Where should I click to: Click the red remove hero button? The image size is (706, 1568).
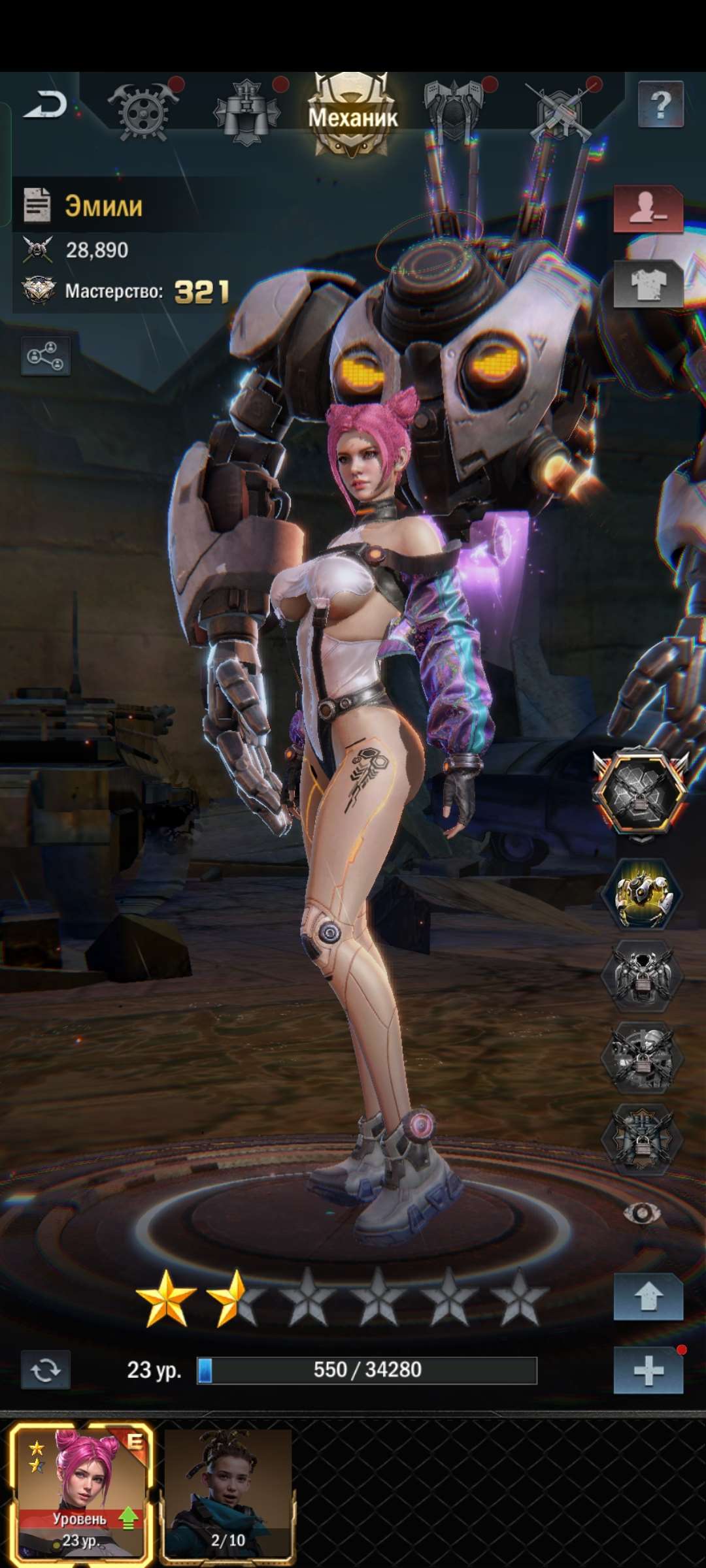(x=648, y=209)
